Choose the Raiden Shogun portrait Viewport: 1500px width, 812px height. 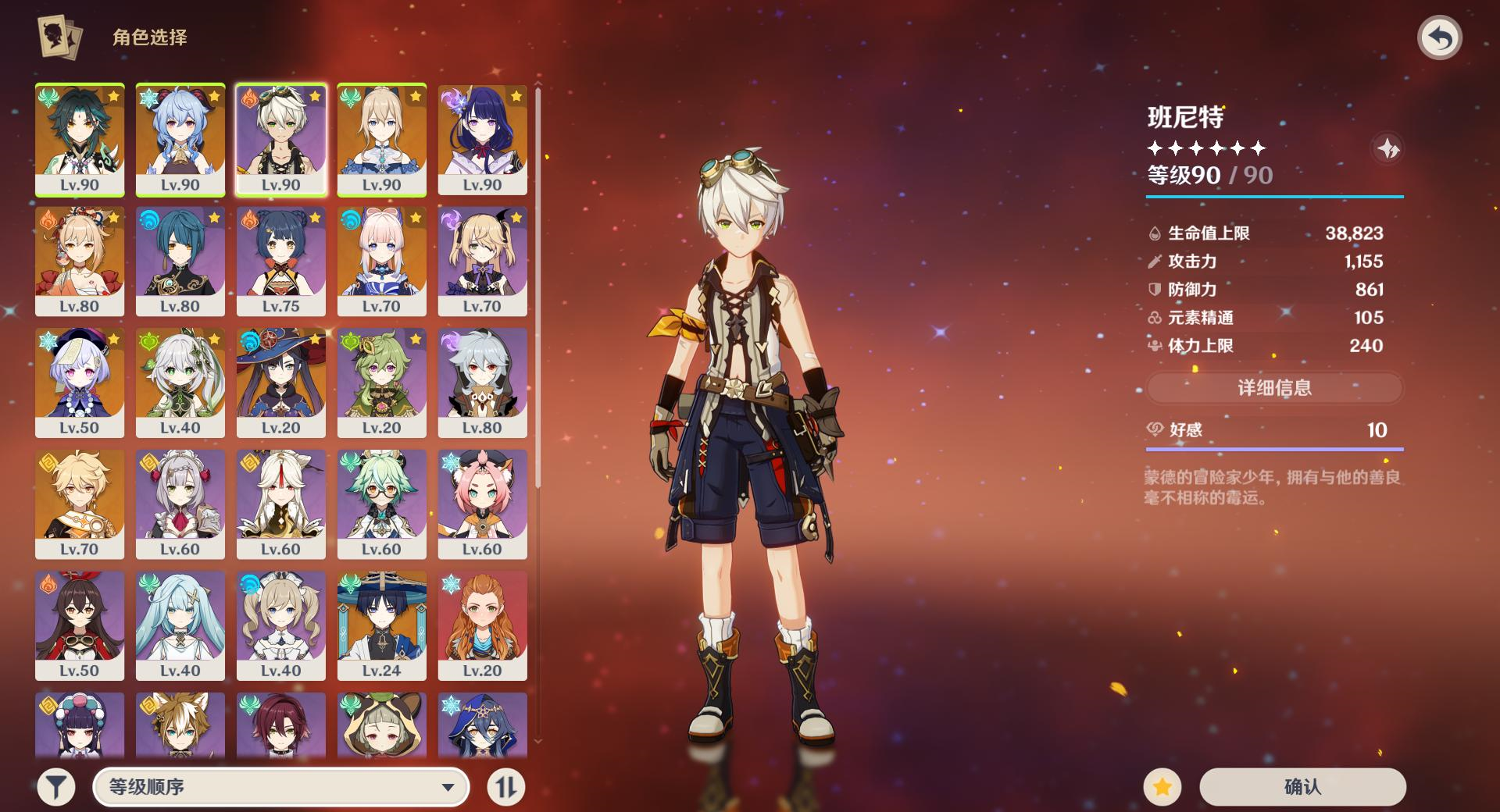click(x=482, y=139)
